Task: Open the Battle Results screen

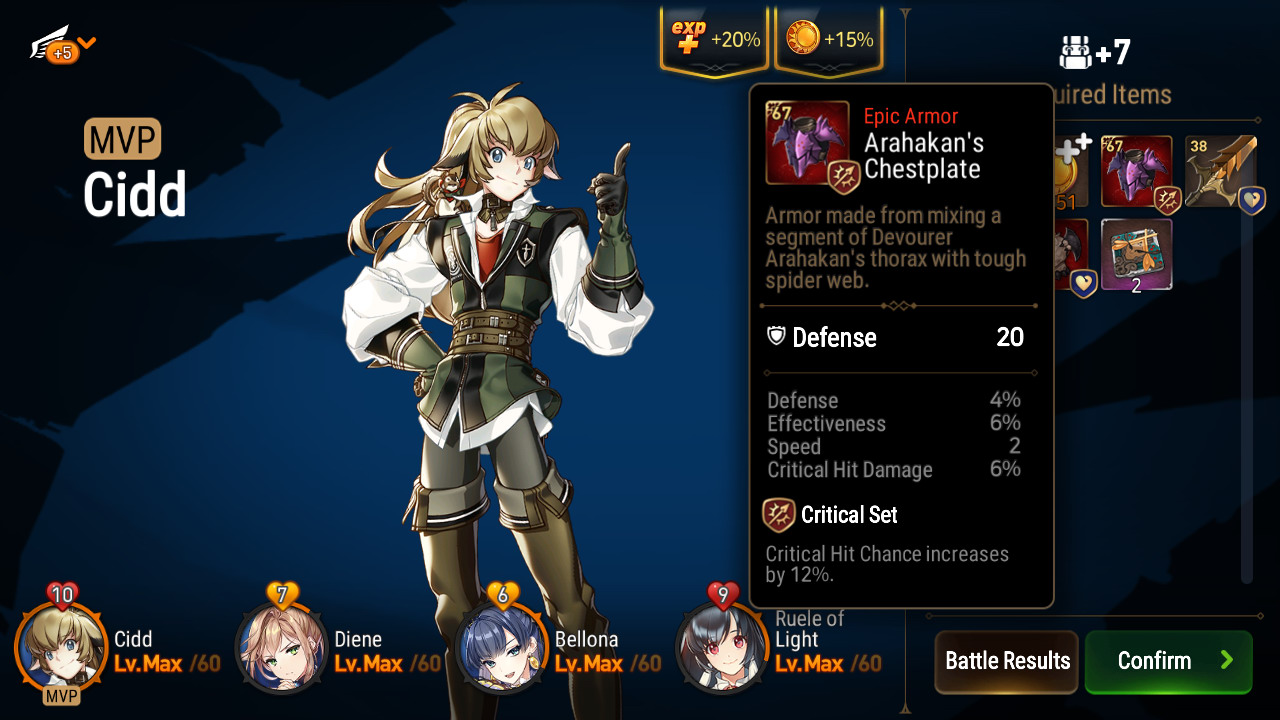Action: (1006, 661)
